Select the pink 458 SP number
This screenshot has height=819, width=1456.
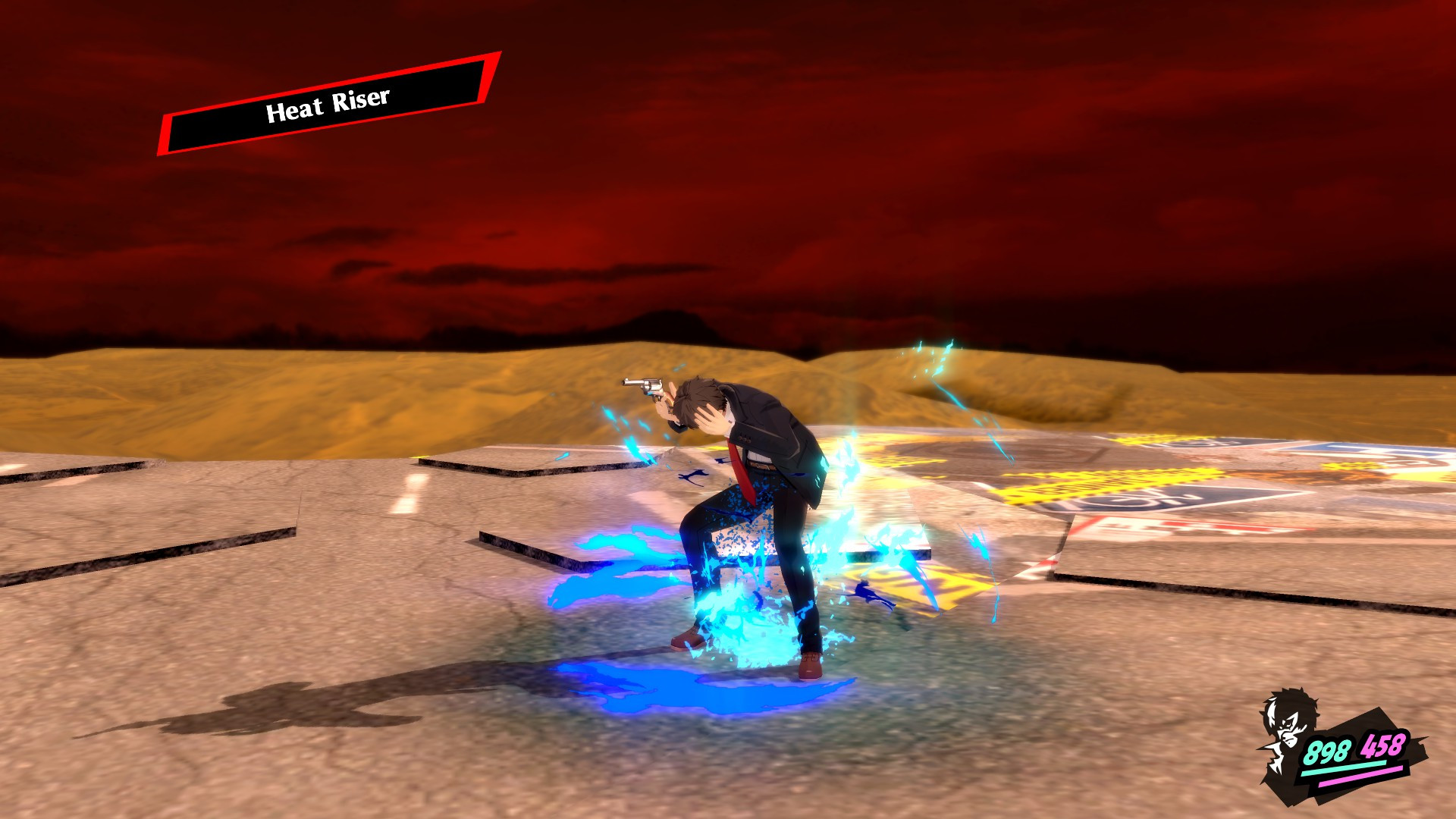coord(1382,745)
